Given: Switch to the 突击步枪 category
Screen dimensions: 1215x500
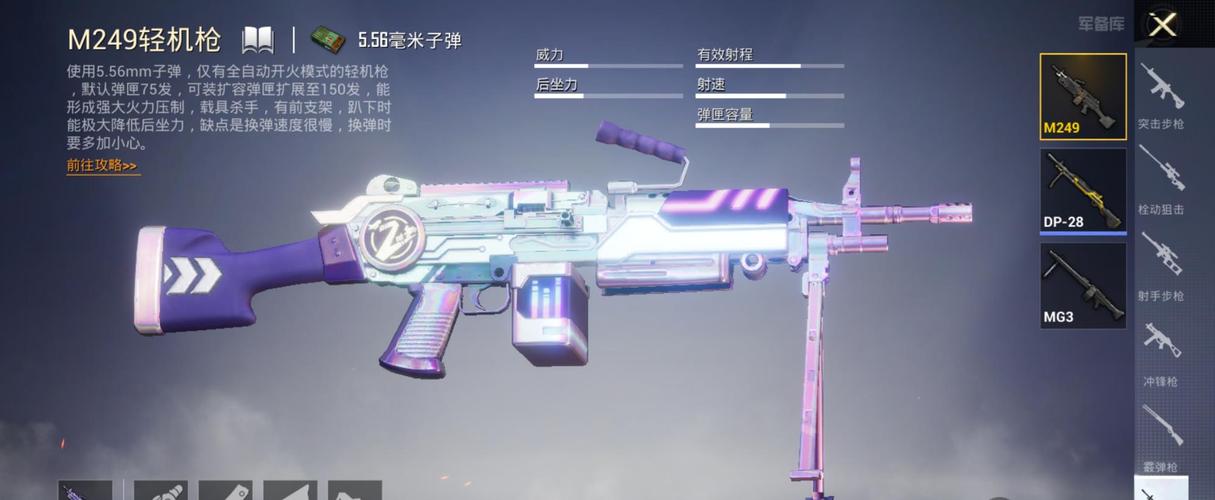Looking at the screenshot, I should tap(1161, 96).
